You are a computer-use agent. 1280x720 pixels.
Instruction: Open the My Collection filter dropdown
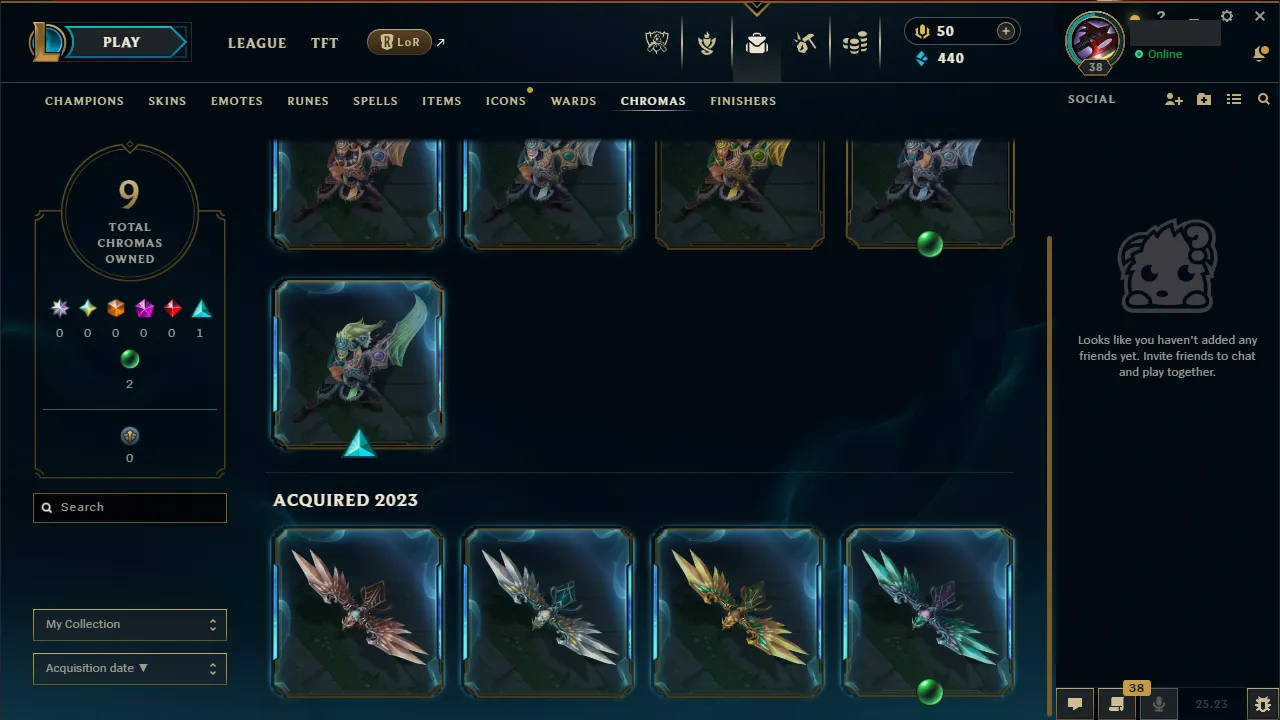[x=130, y=624]
